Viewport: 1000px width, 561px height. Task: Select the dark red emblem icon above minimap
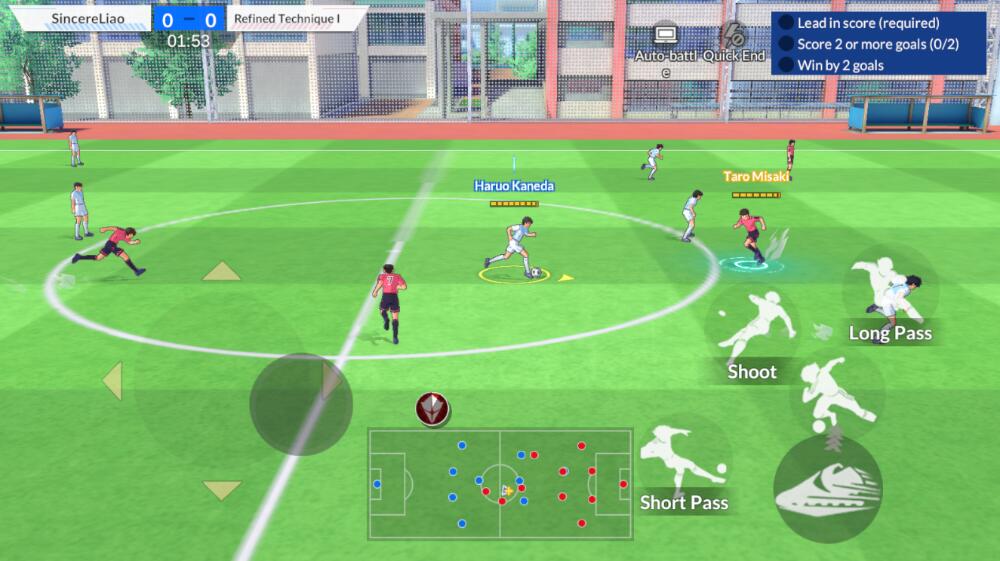432,408
